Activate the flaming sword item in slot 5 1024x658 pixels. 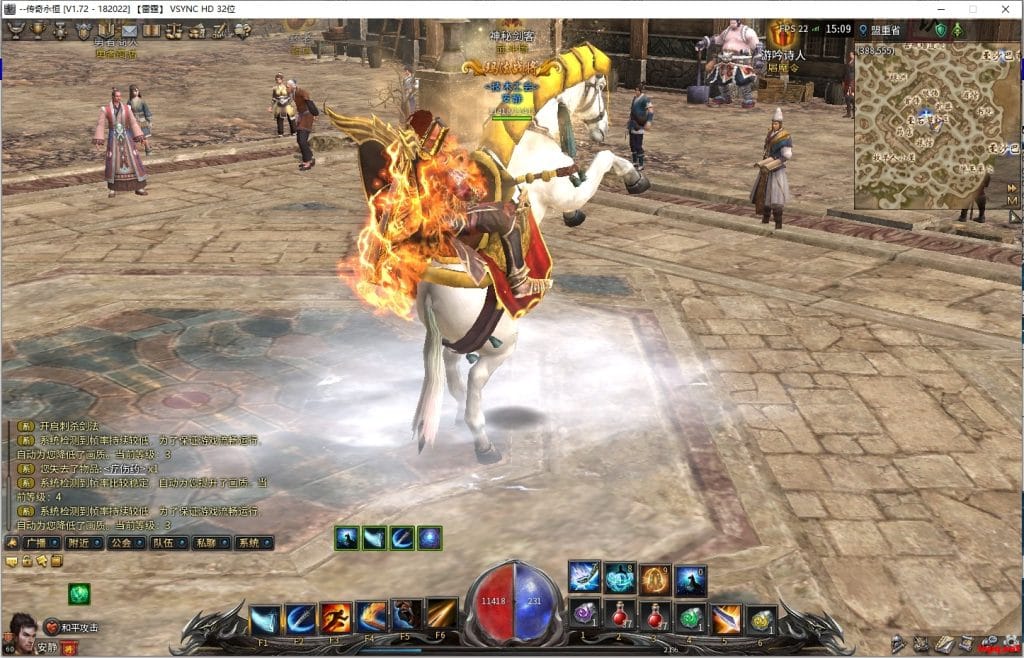(x=727, y=618)
